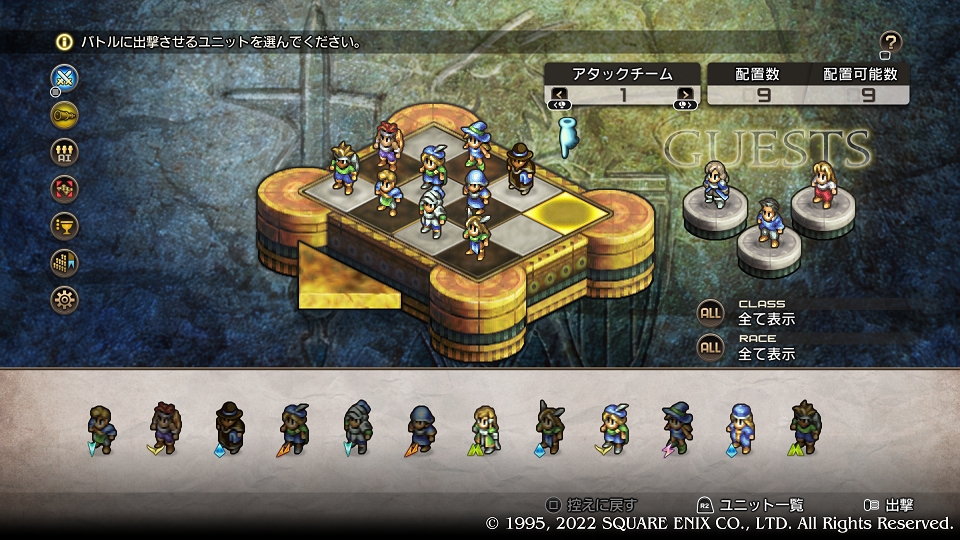Viewport: 960px width, 540px height.
Task: Open the spyglass scouting icon
Action: coord(65,114)
